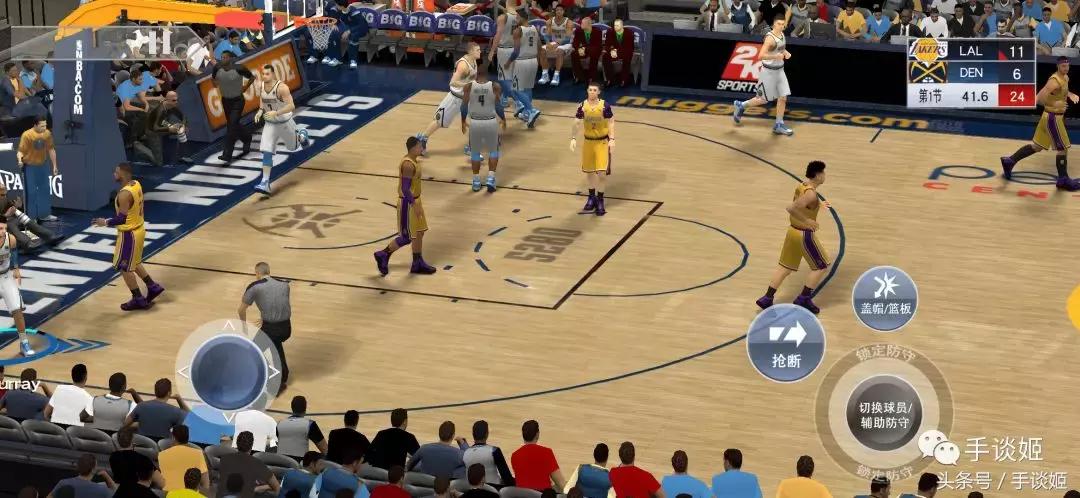Tap the 抢断 steal button

click(x=786, y=343)
